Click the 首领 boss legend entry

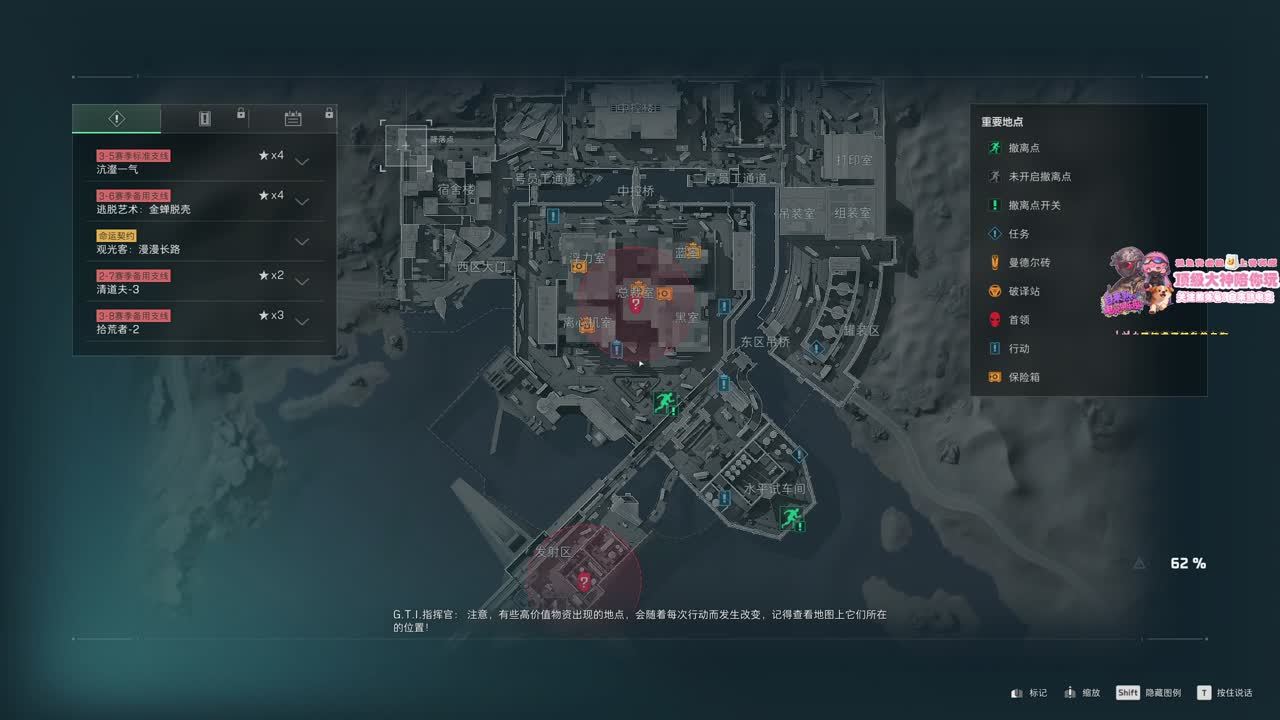coord(1019,320)
